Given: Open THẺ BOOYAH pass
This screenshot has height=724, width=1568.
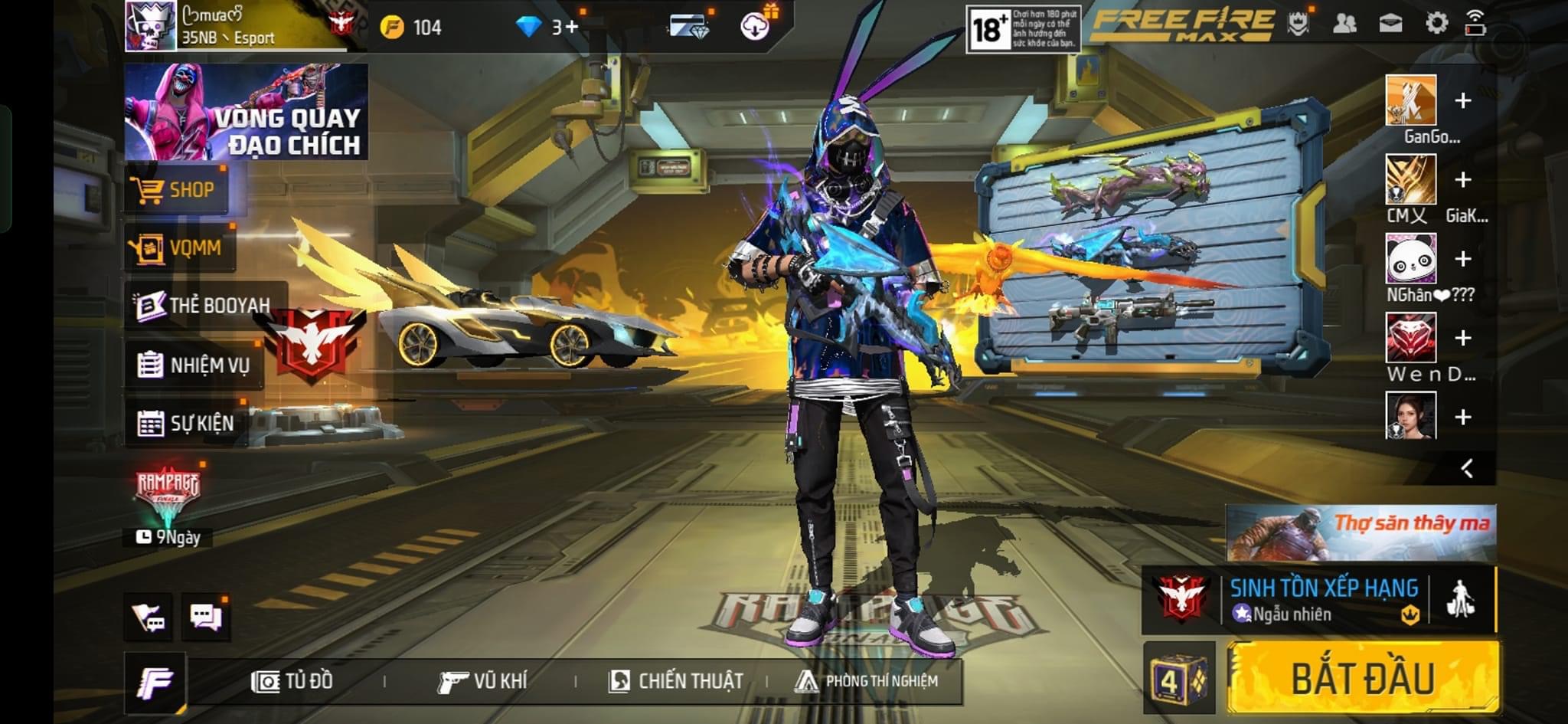Looking at the screenshot, I should coord(204,306).
